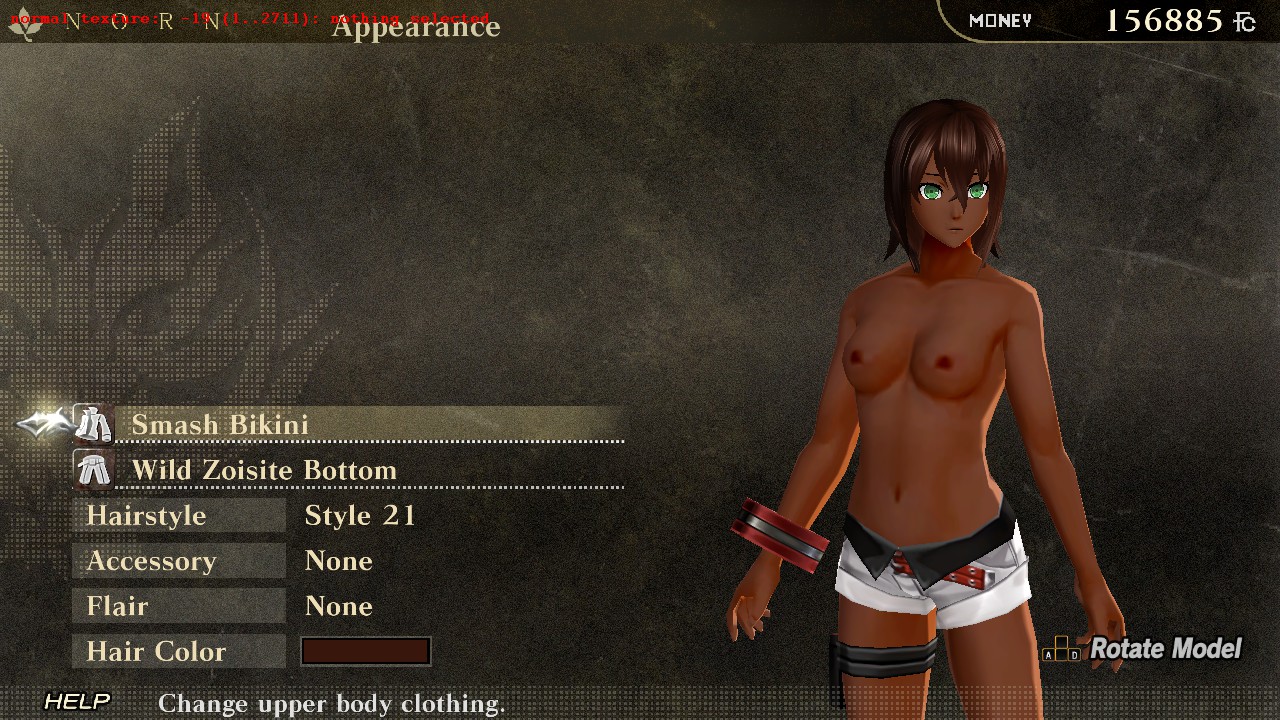
Task: Select the Smash Bikini upper clothing row
Action: (x=370, y=425)
